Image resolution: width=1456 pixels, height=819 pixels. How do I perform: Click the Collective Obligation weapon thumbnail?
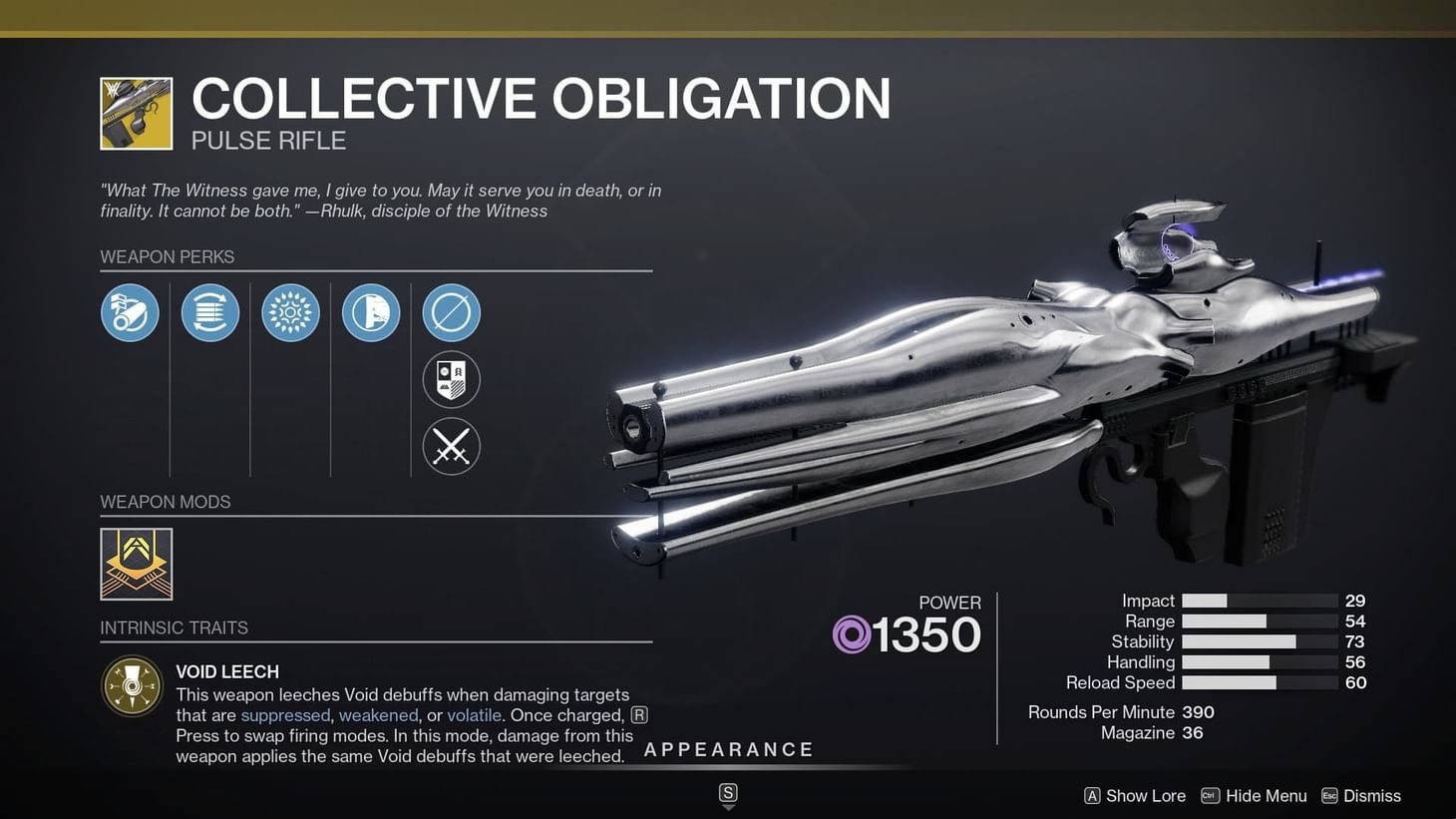tap(136, 112)
